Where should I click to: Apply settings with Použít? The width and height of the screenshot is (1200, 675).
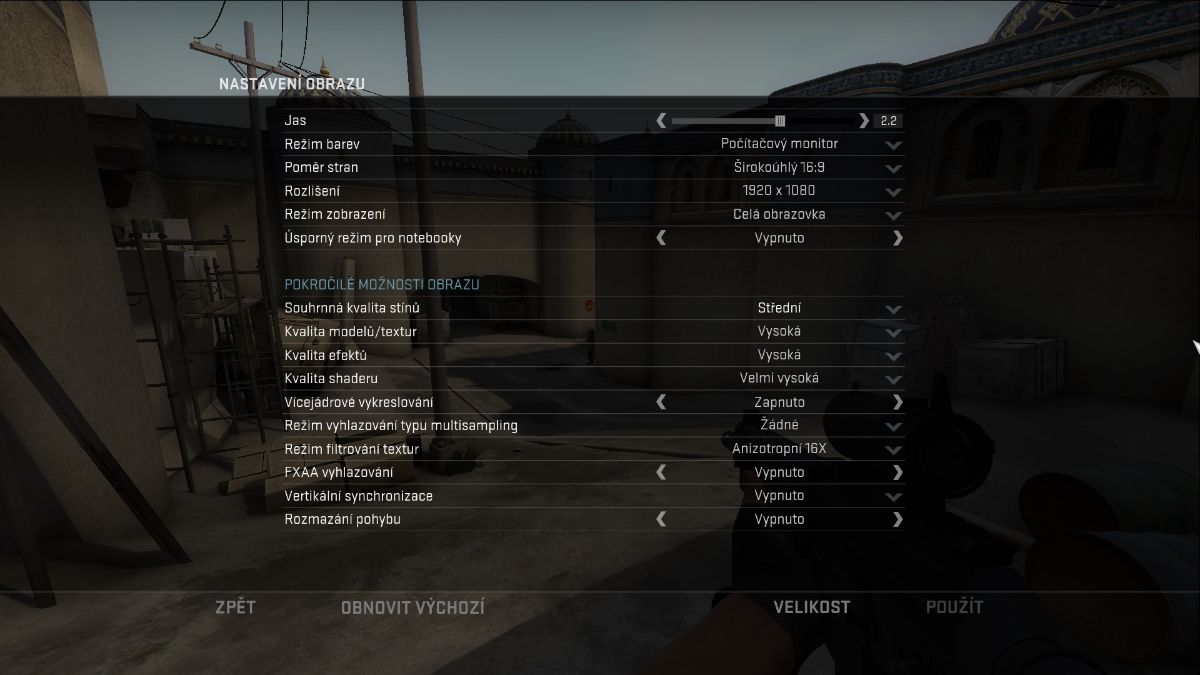[954, 607]
